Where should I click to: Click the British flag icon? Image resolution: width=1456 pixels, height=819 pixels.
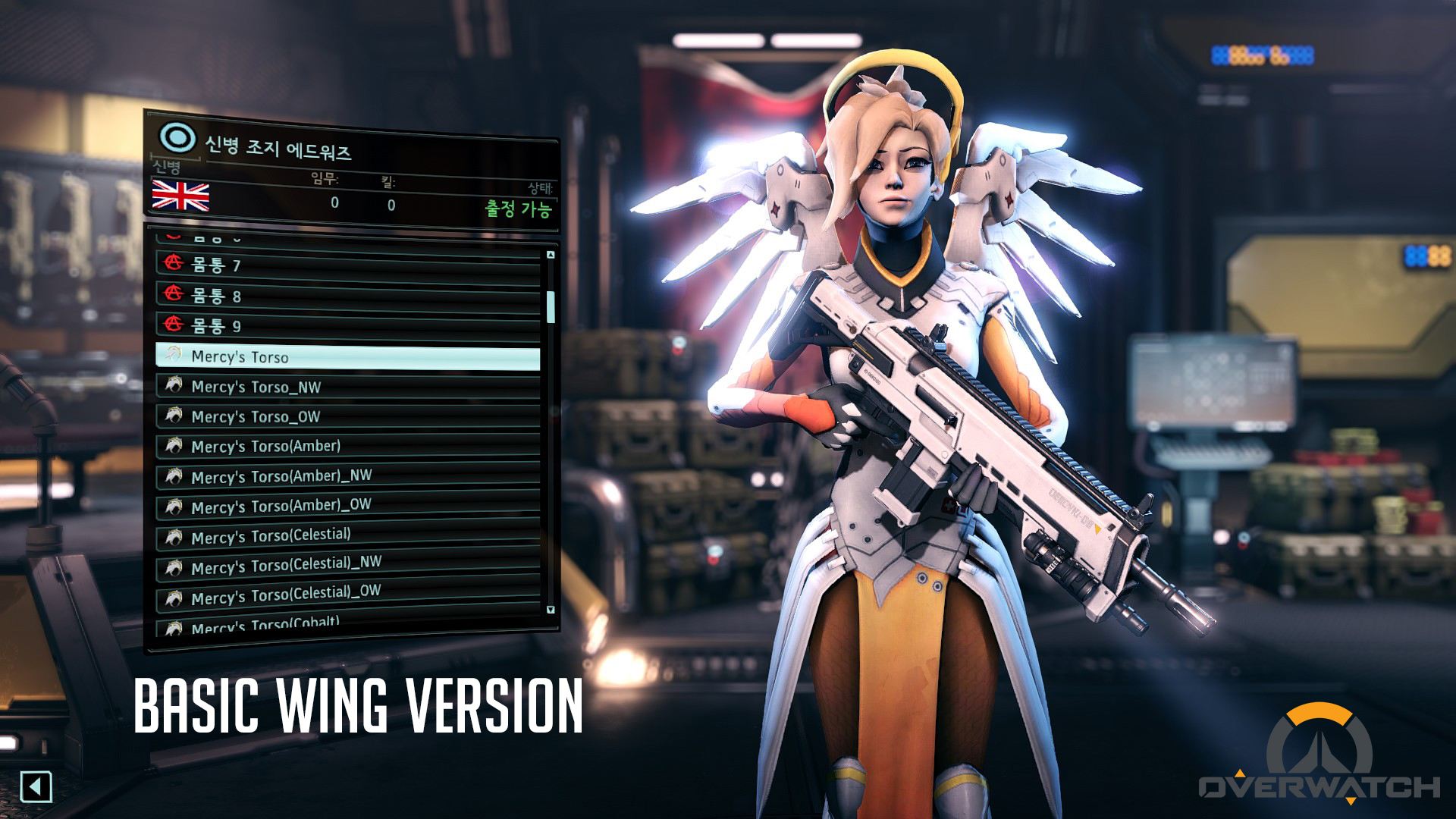pos(181,199)
